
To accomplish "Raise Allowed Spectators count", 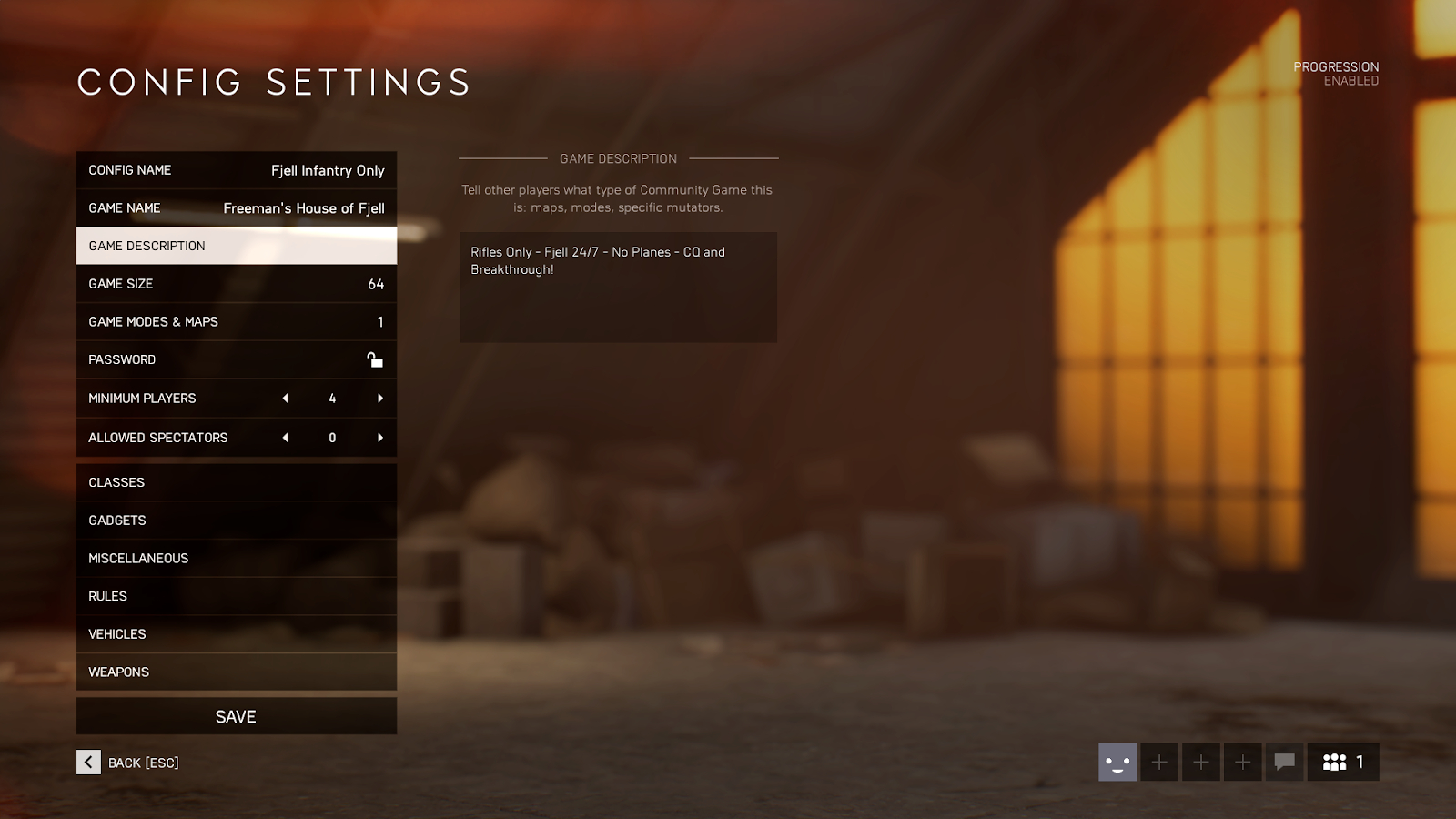I will pyautogui.click(x=379, y=438).
